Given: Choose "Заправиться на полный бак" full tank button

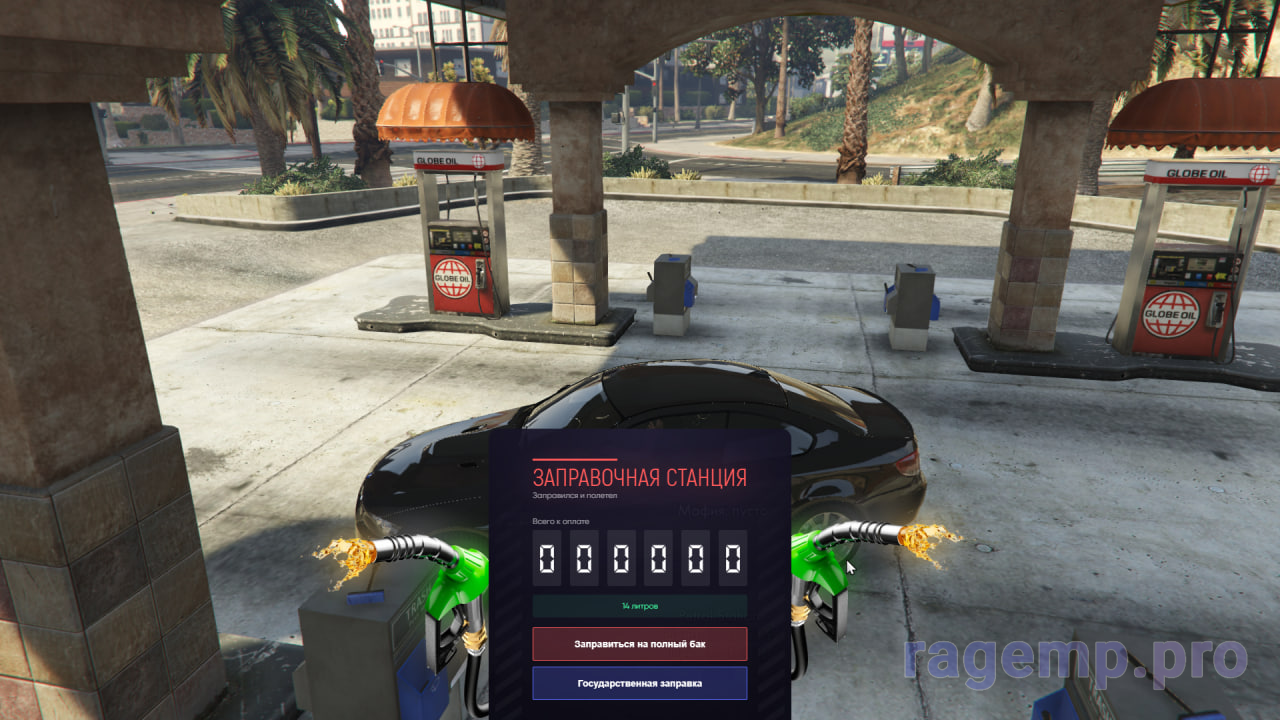Looking at the screenshot, I should point(639,644).
